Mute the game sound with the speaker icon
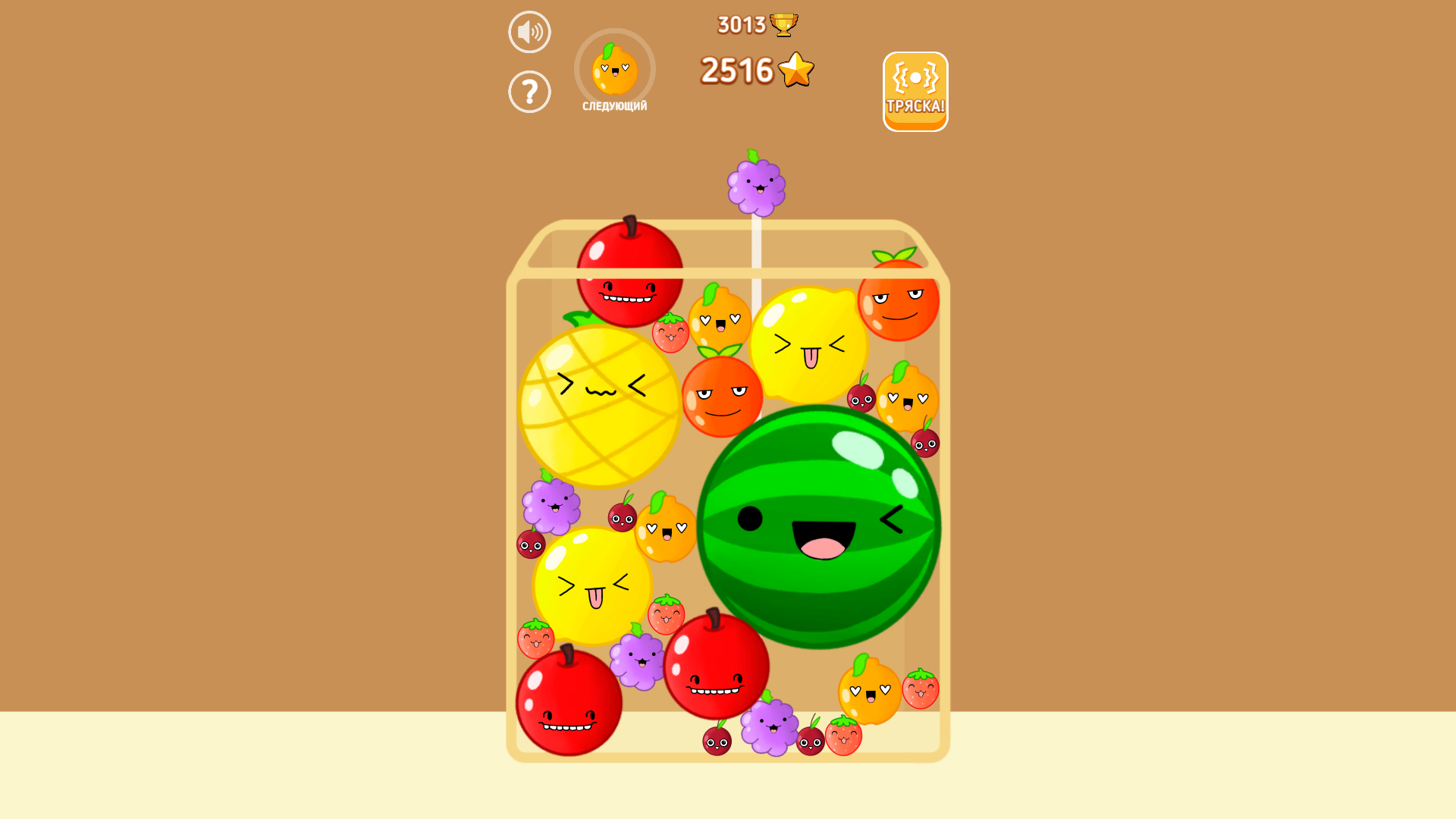This screenshot has height=819, width=1456. 529,31
